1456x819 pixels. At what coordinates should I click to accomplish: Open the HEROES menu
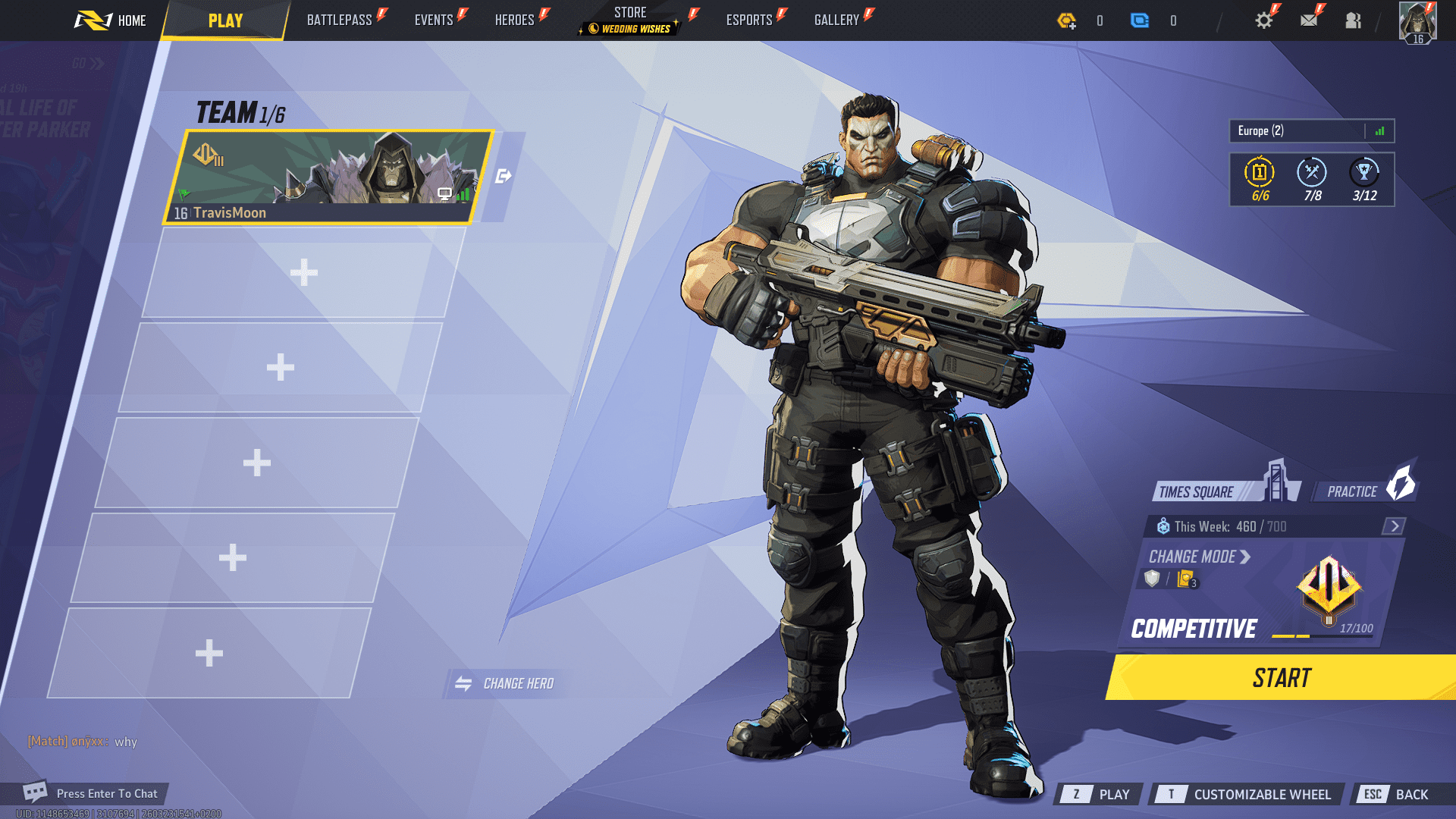pyautogui.click(x=516, y=20)
